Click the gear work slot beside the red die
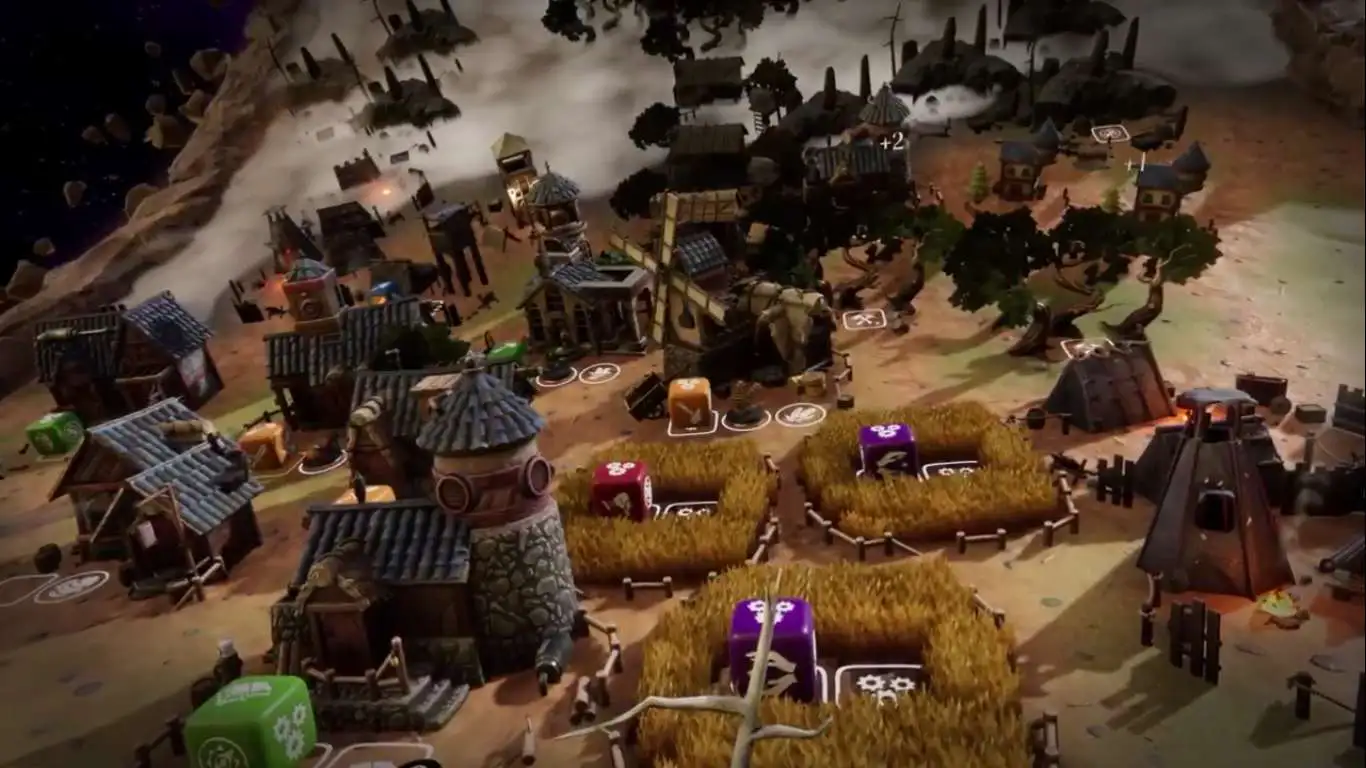The image size is (1366, 768). point(689,509)
